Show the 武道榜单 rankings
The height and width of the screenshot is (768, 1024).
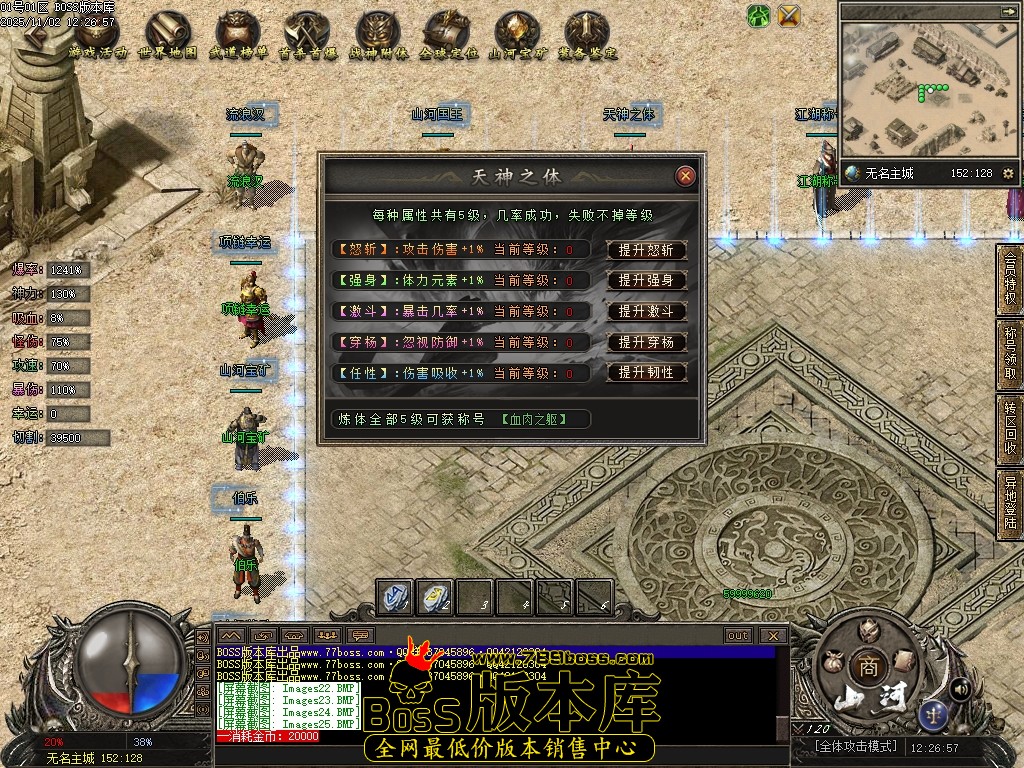pos(237,35)
